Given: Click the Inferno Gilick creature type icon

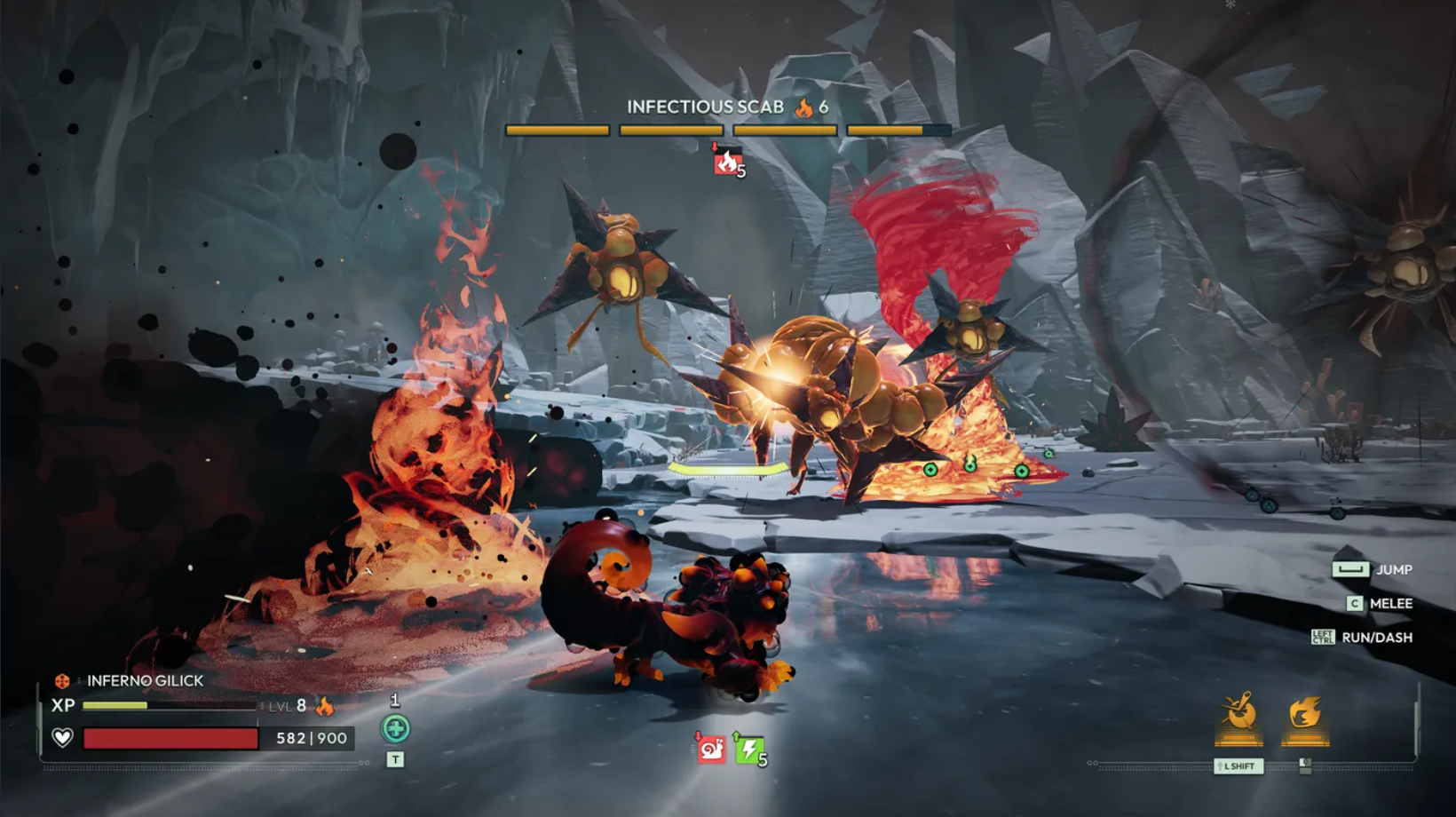Looking at the screenshot, I should [x=62, y=681].
